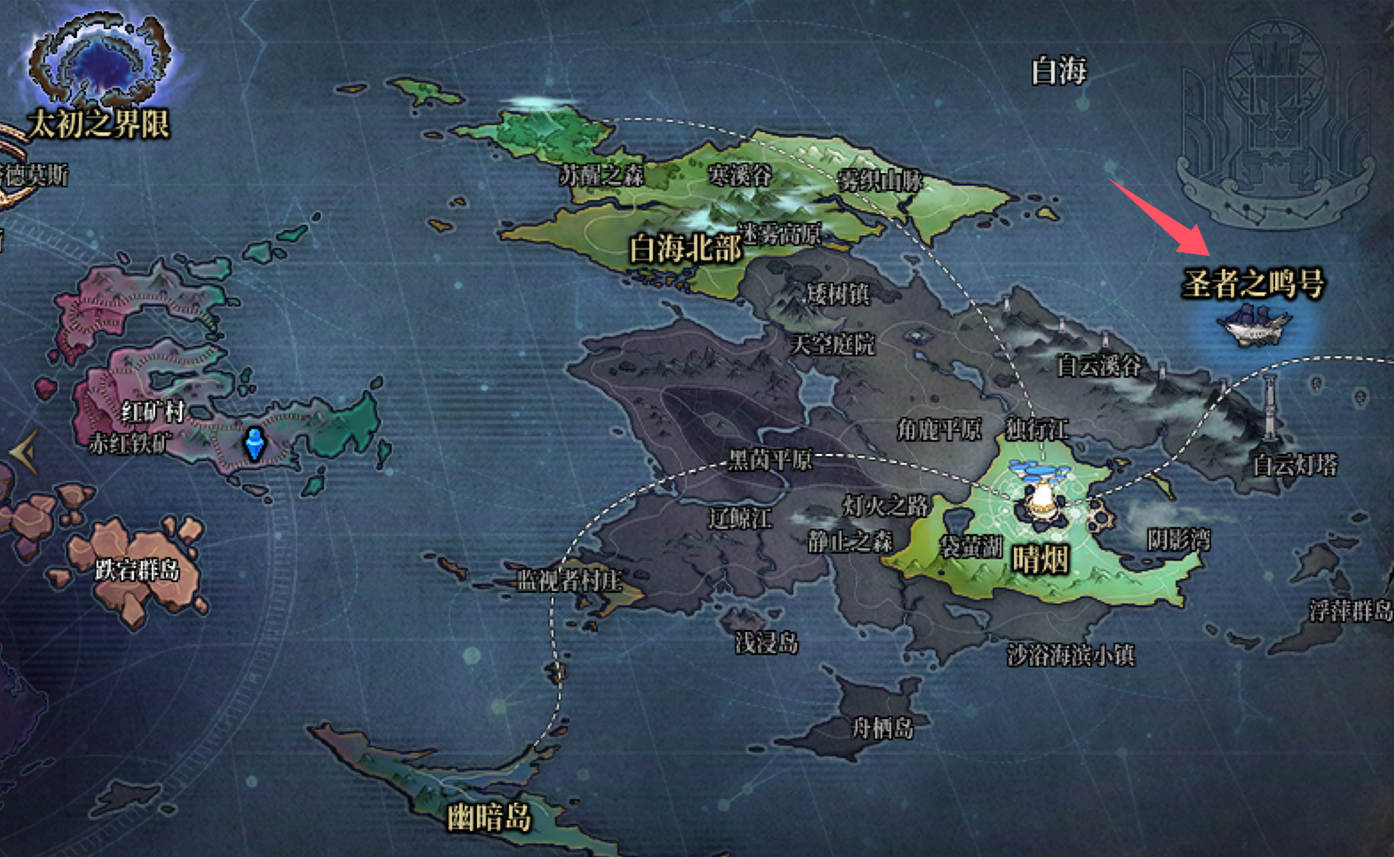
Task: Select the 黑茵平原 plains label
Action: 770,461
